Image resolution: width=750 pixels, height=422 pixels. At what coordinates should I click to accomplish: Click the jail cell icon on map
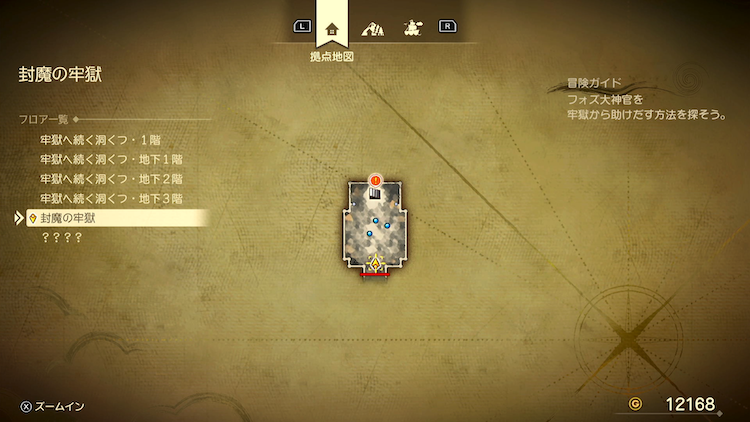click(x=375, y=195)
